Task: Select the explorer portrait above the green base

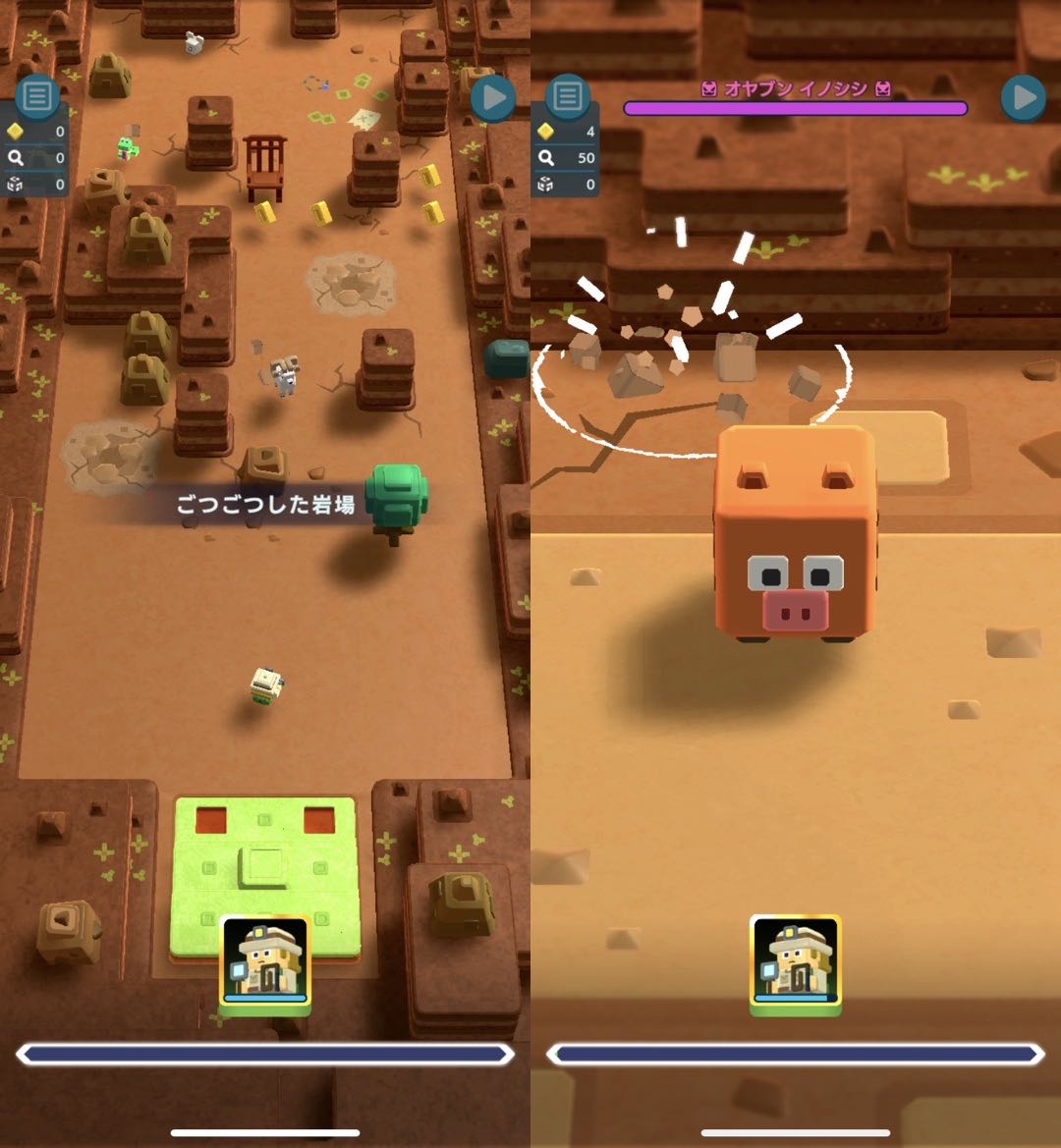Action: coord(264,962)
